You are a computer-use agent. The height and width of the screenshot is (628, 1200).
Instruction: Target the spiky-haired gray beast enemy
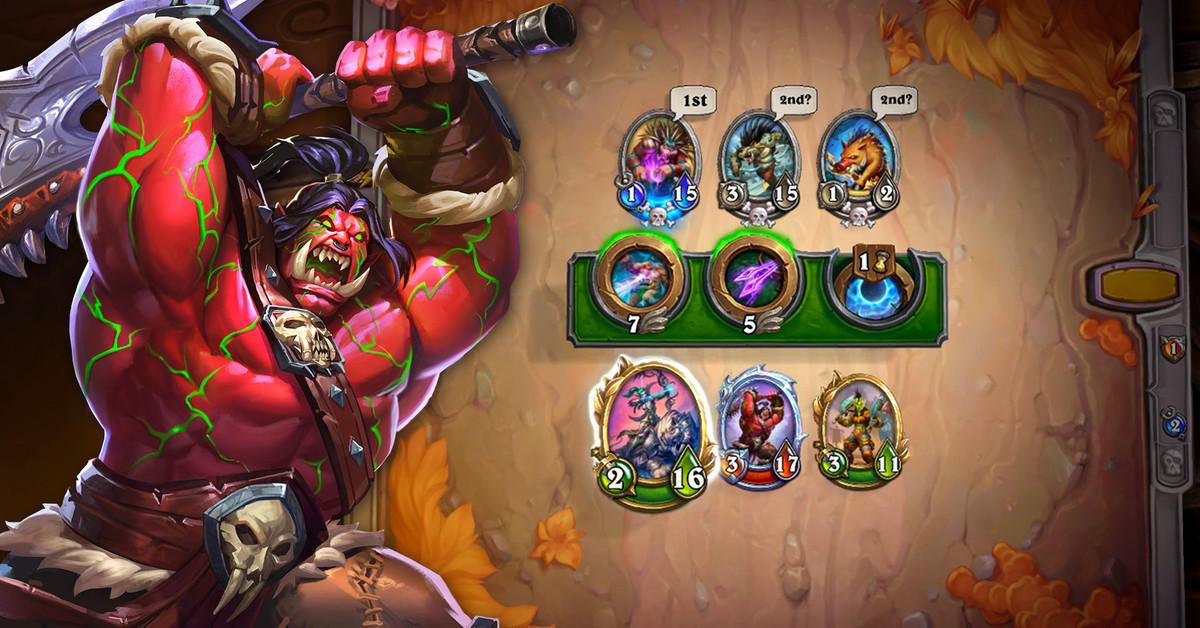pos(759,160)
